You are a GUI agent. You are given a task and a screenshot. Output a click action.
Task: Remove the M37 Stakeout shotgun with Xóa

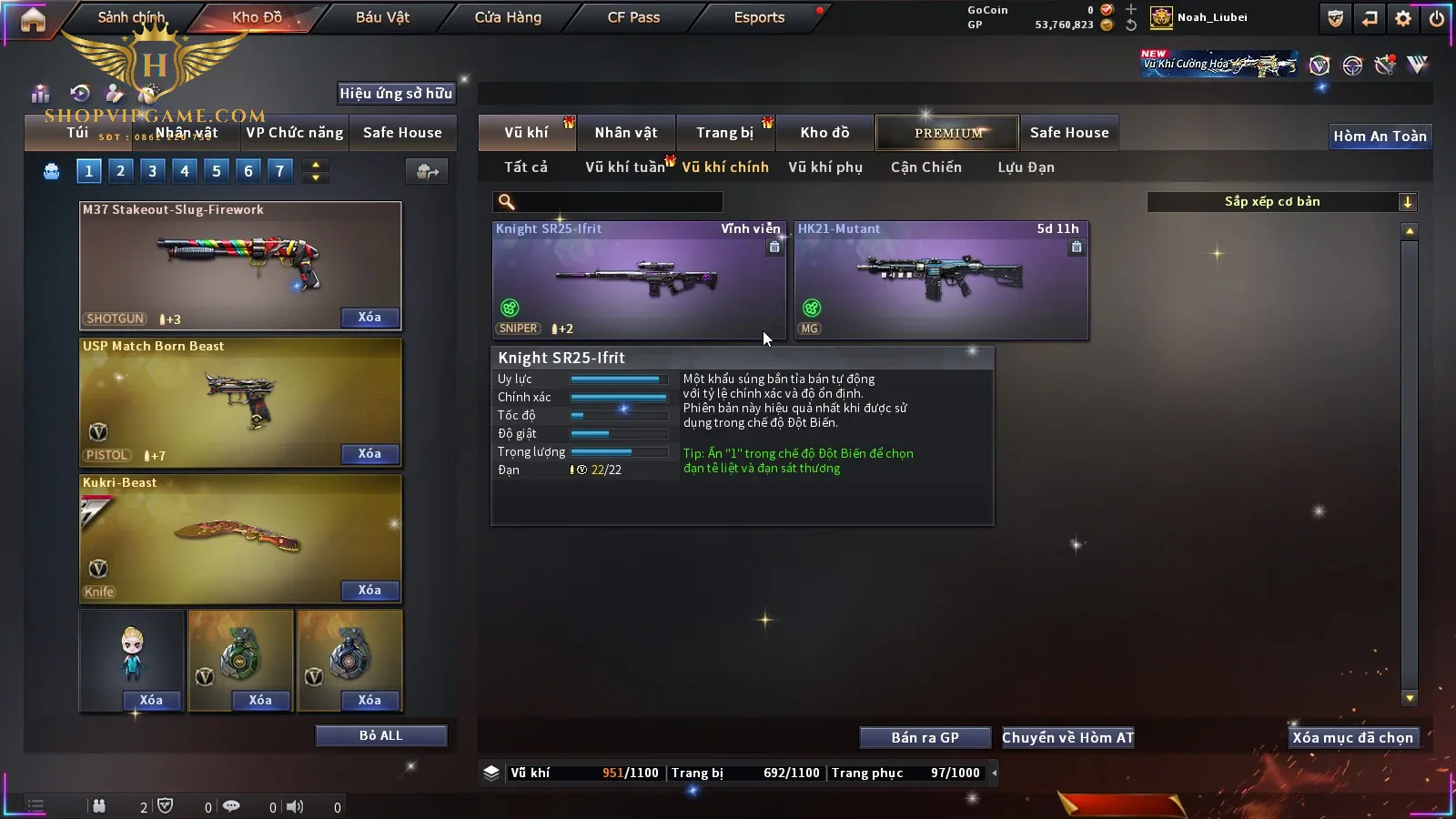369,318
